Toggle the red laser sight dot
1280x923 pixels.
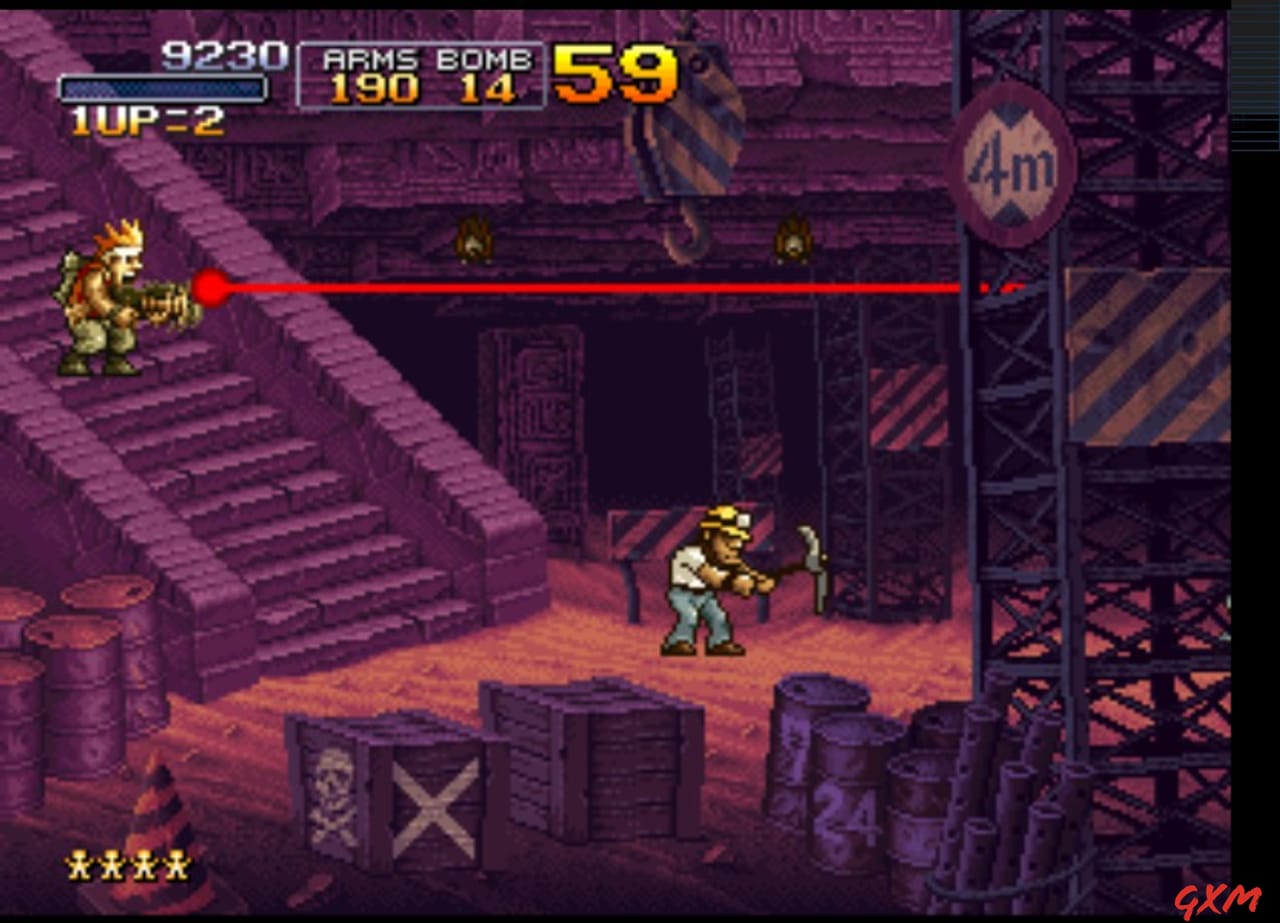[210, 286]
